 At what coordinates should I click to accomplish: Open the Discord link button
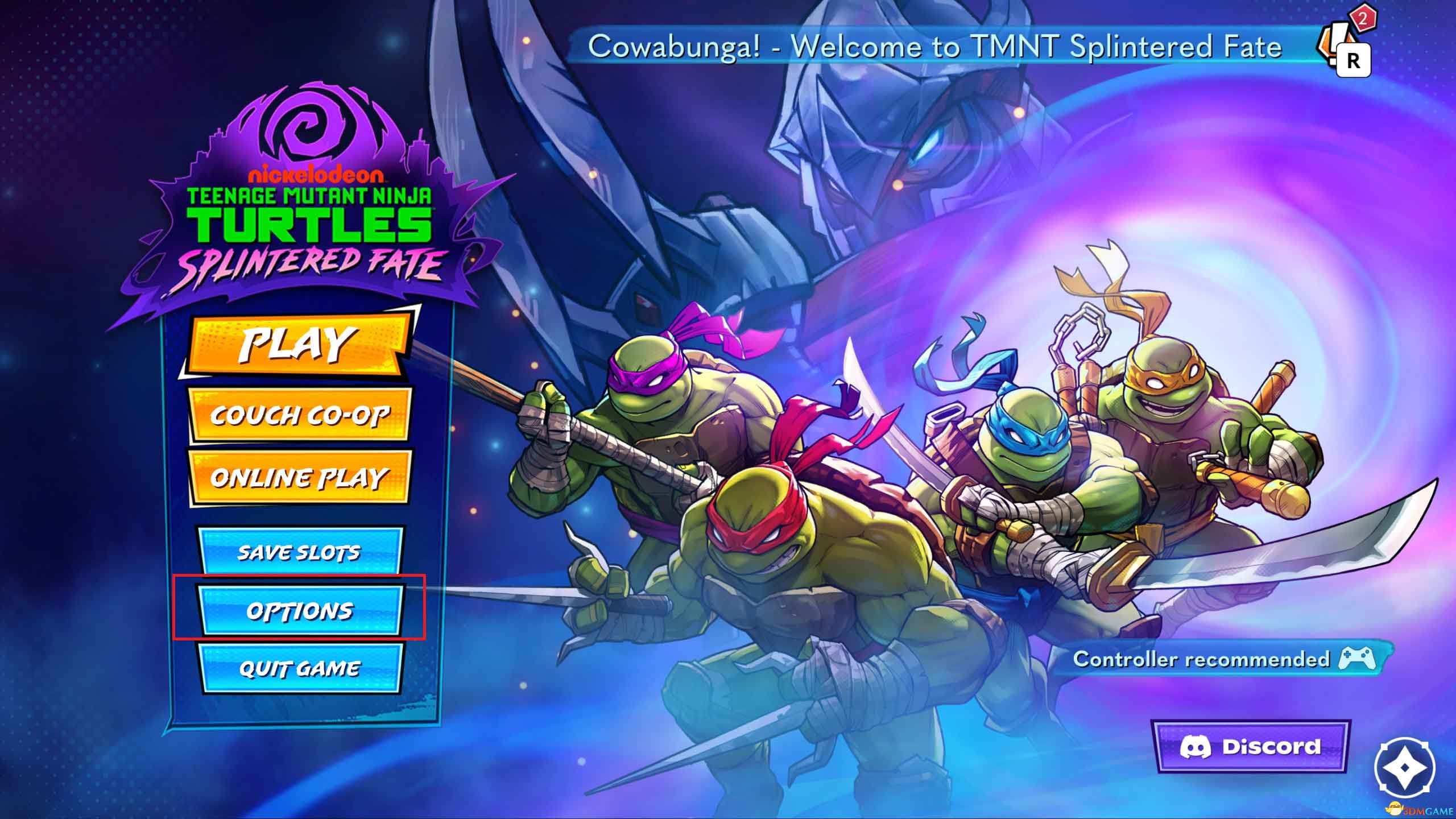(x=1251, y=747)
